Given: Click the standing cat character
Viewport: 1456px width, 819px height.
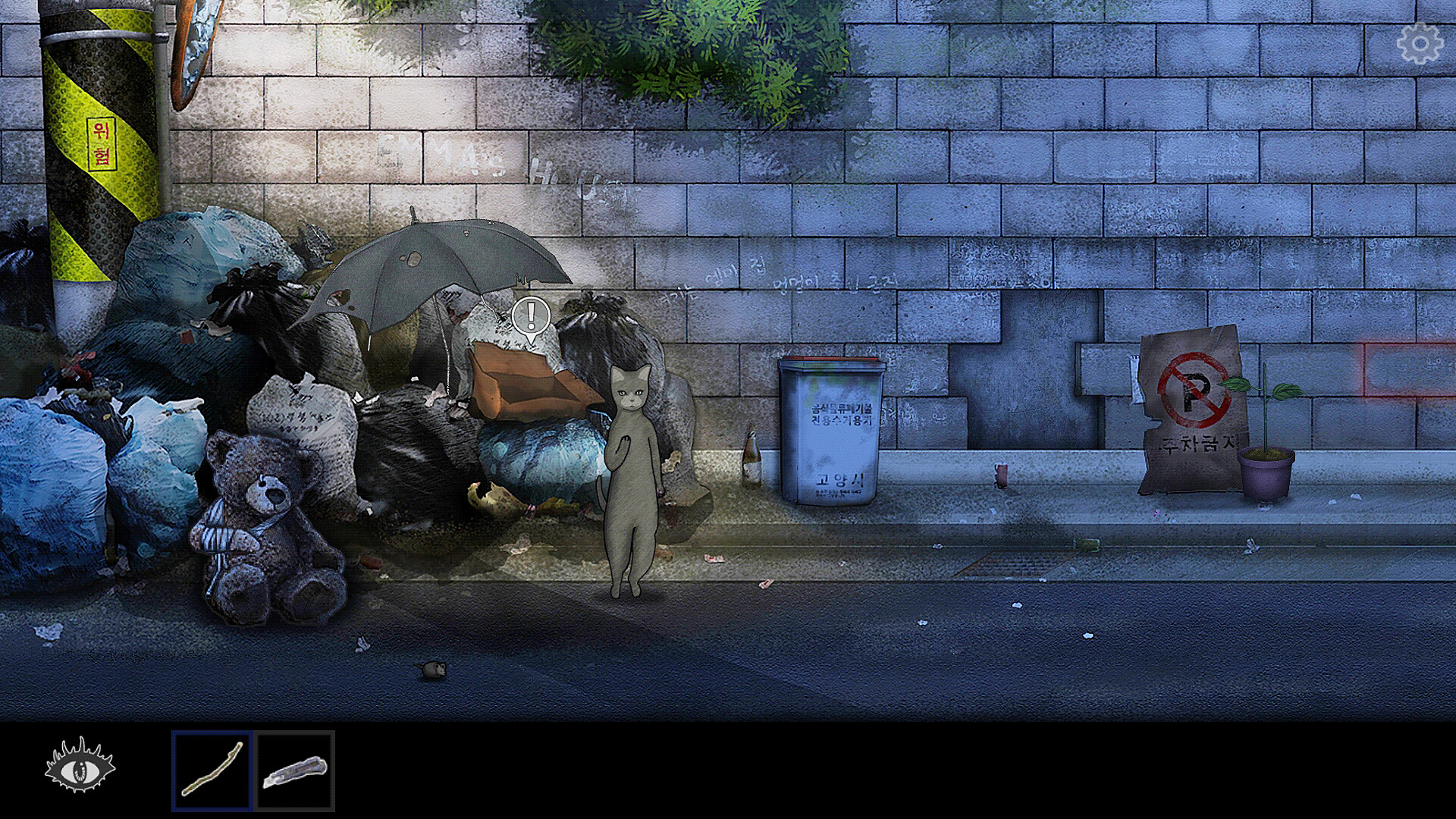Looking at the screenshot, I should coord(631,470).
